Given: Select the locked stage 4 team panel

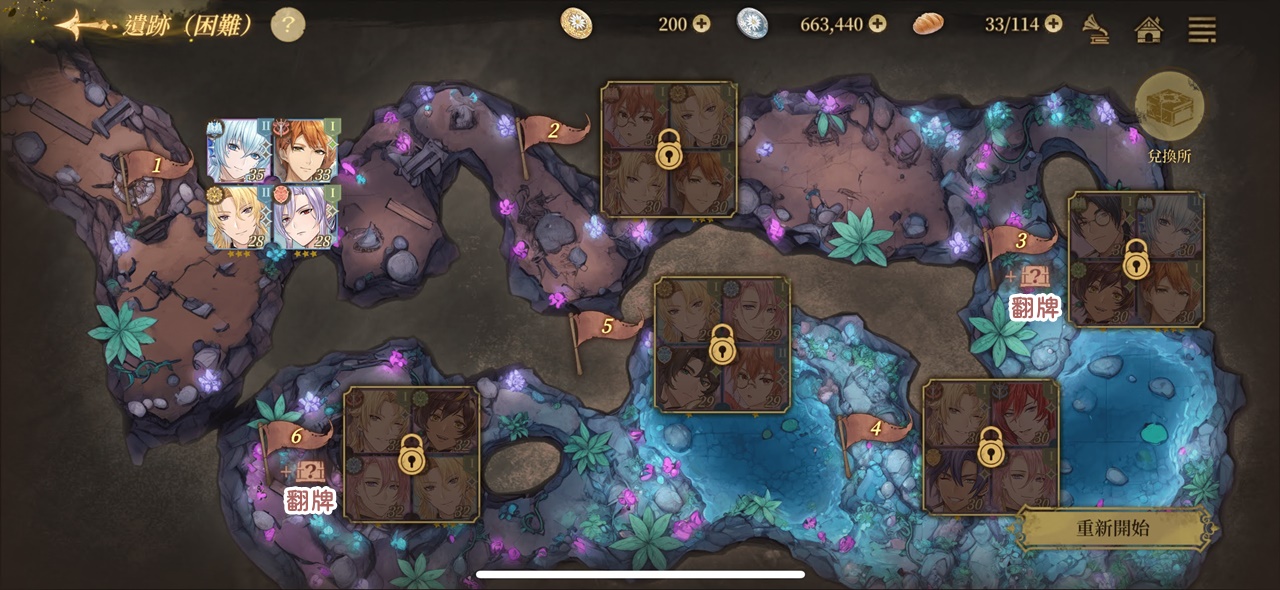Looking at the screenshot, I should [x=990, y=446].
